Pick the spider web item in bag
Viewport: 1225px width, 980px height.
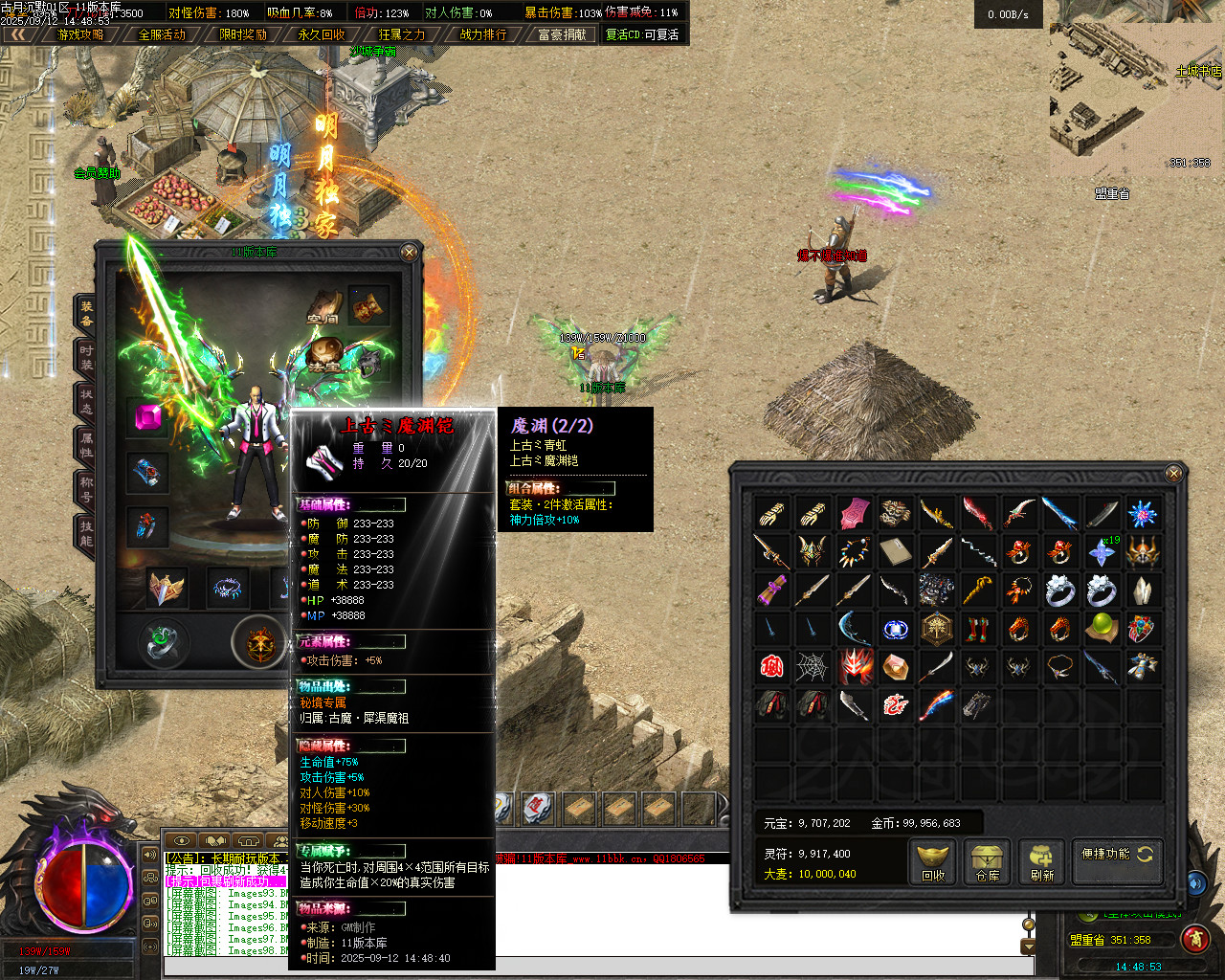(812, 666)
